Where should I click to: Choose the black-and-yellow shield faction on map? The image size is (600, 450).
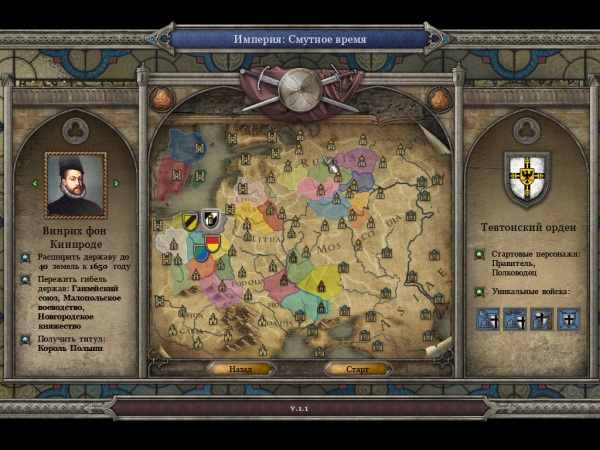[x=190, y=221]
